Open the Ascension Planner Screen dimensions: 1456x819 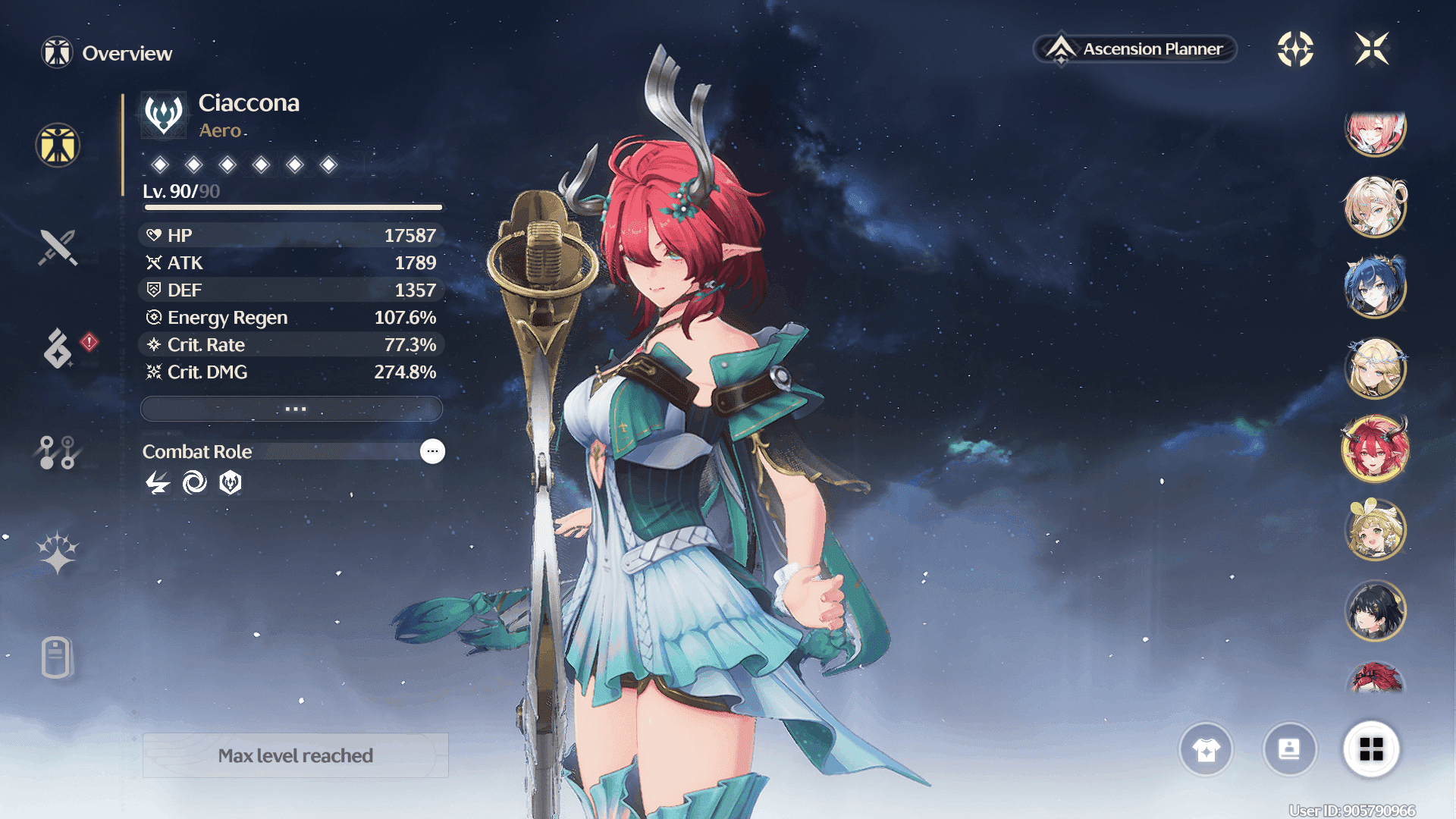click(x=1135, y=49)
